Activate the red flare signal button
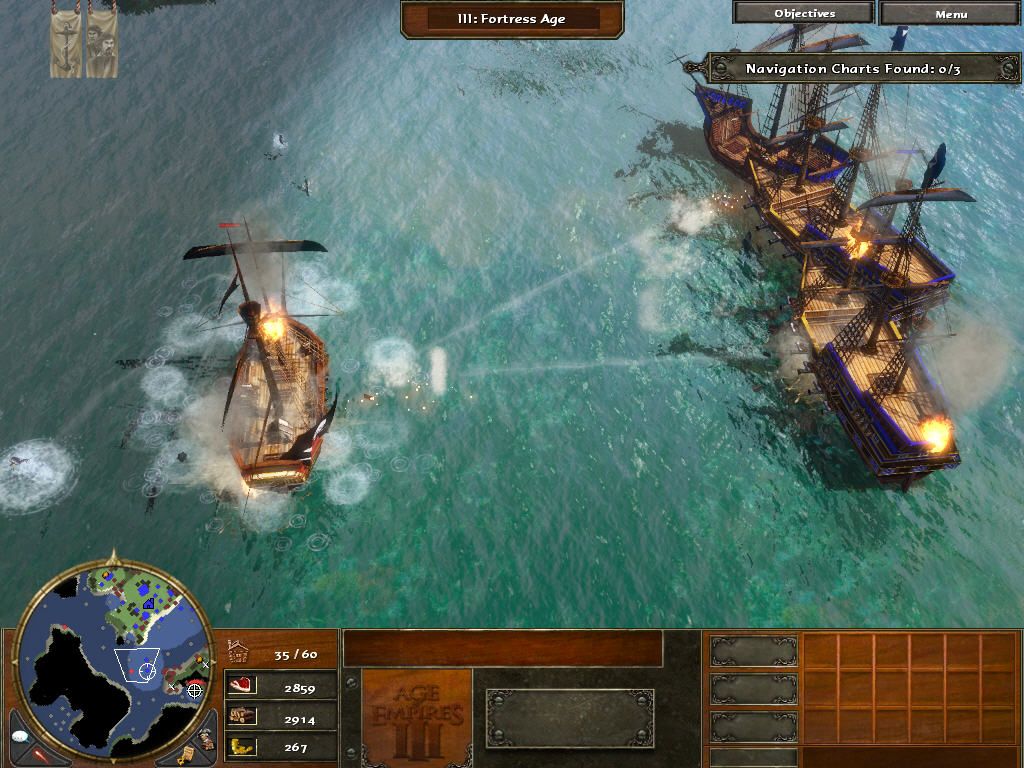This screenshot has height=768, width=1024. click(x=40, y=751)
